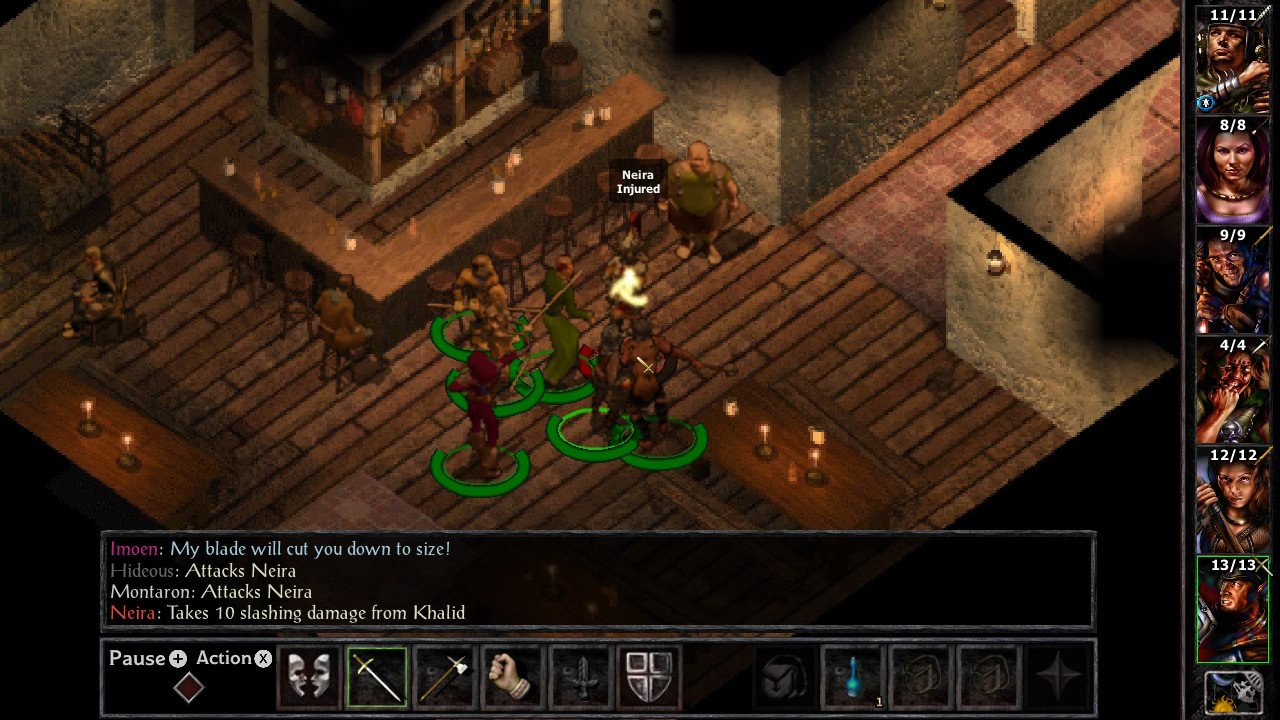
Task: Click the star special abilities icon
Action: [1057, 677]
